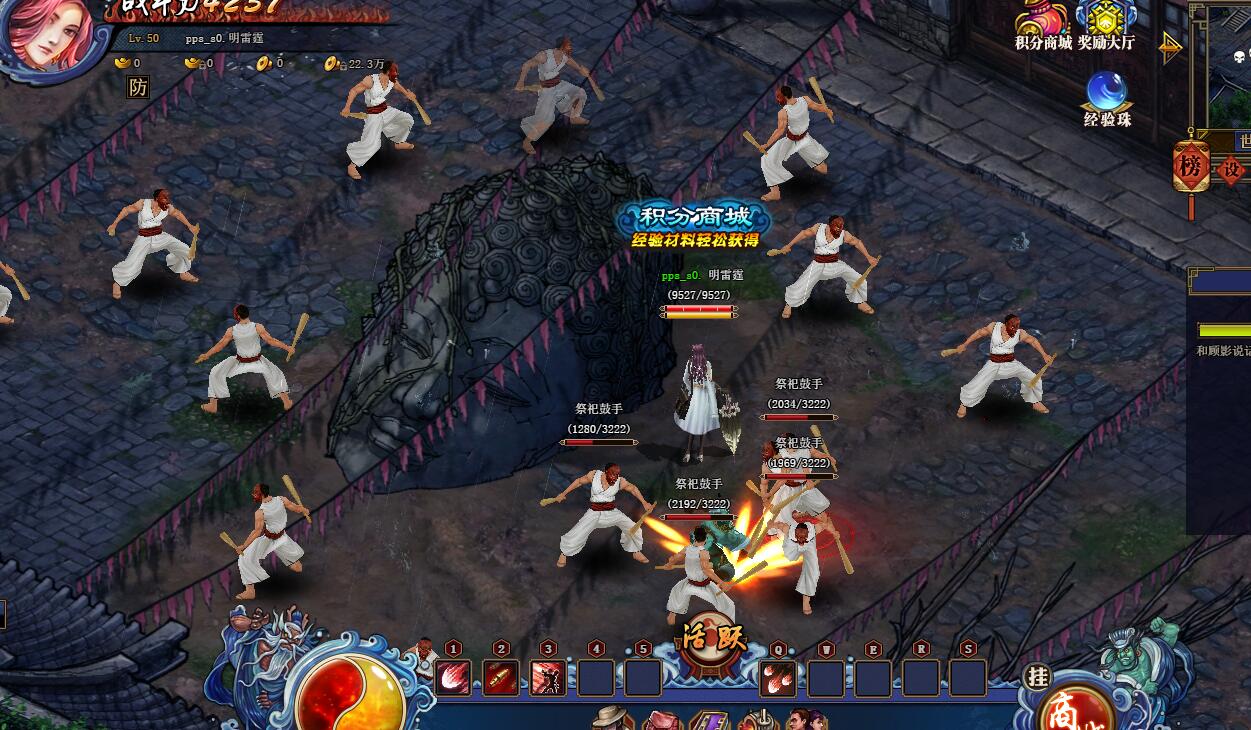Use the golden item in slot 2
Screen dimensions: 1251x730
coord(501,678)
